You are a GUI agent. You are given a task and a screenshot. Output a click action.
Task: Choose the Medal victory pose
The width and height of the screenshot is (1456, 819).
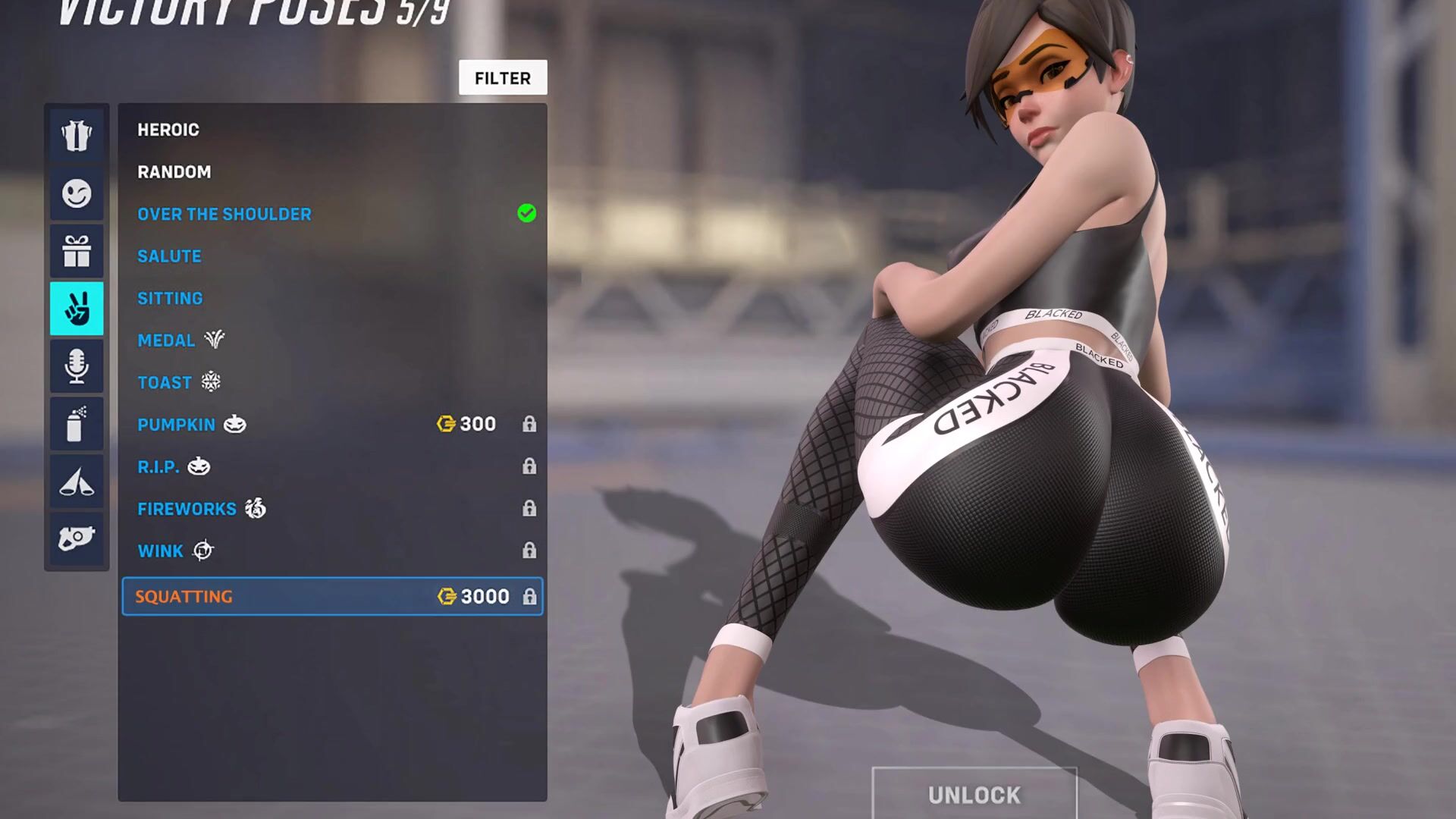tap(166, 340)
